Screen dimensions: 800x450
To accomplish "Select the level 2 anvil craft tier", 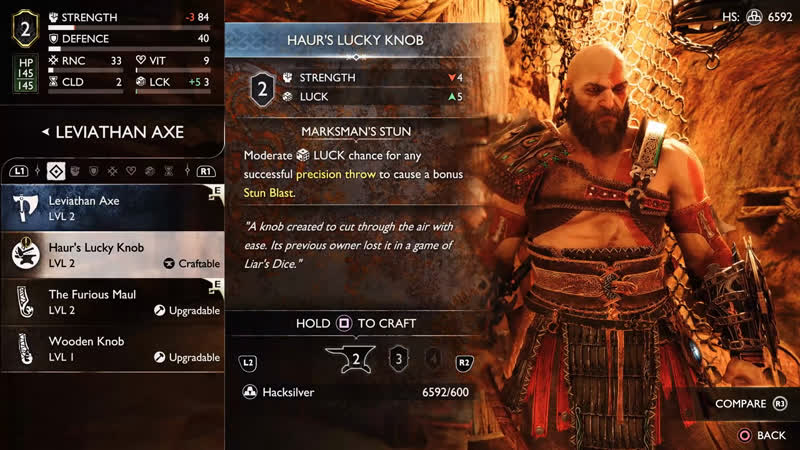I will (355, 360).
